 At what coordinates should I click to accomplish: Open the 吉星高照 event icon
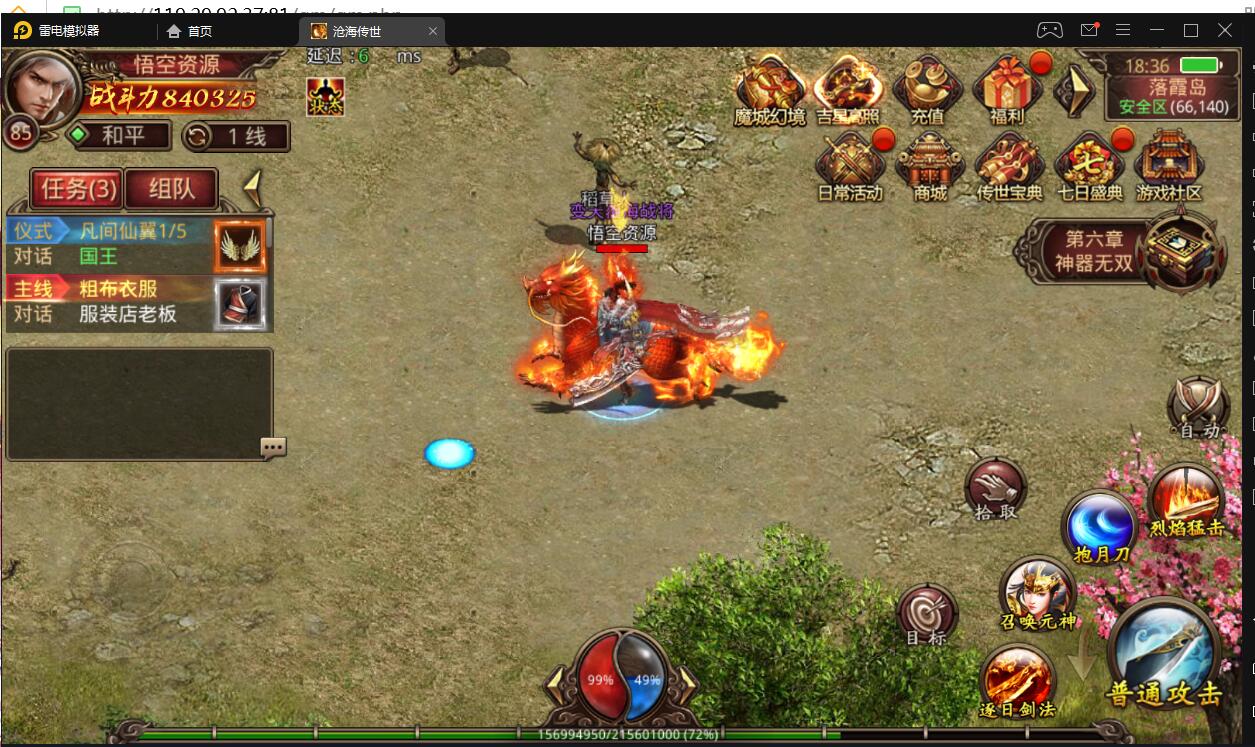(848, 88)
